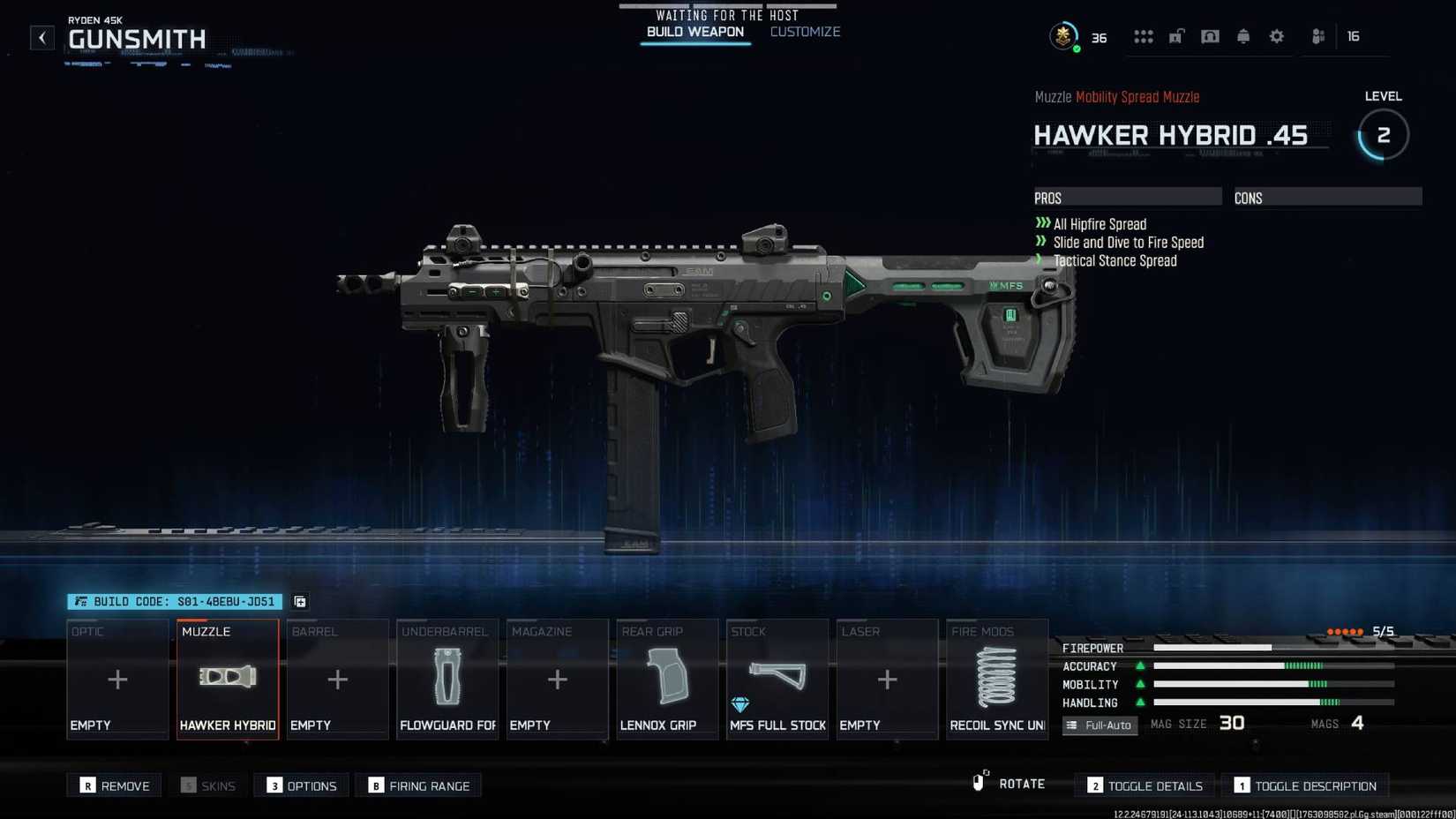Open the Firing Range

pos(418,785)
